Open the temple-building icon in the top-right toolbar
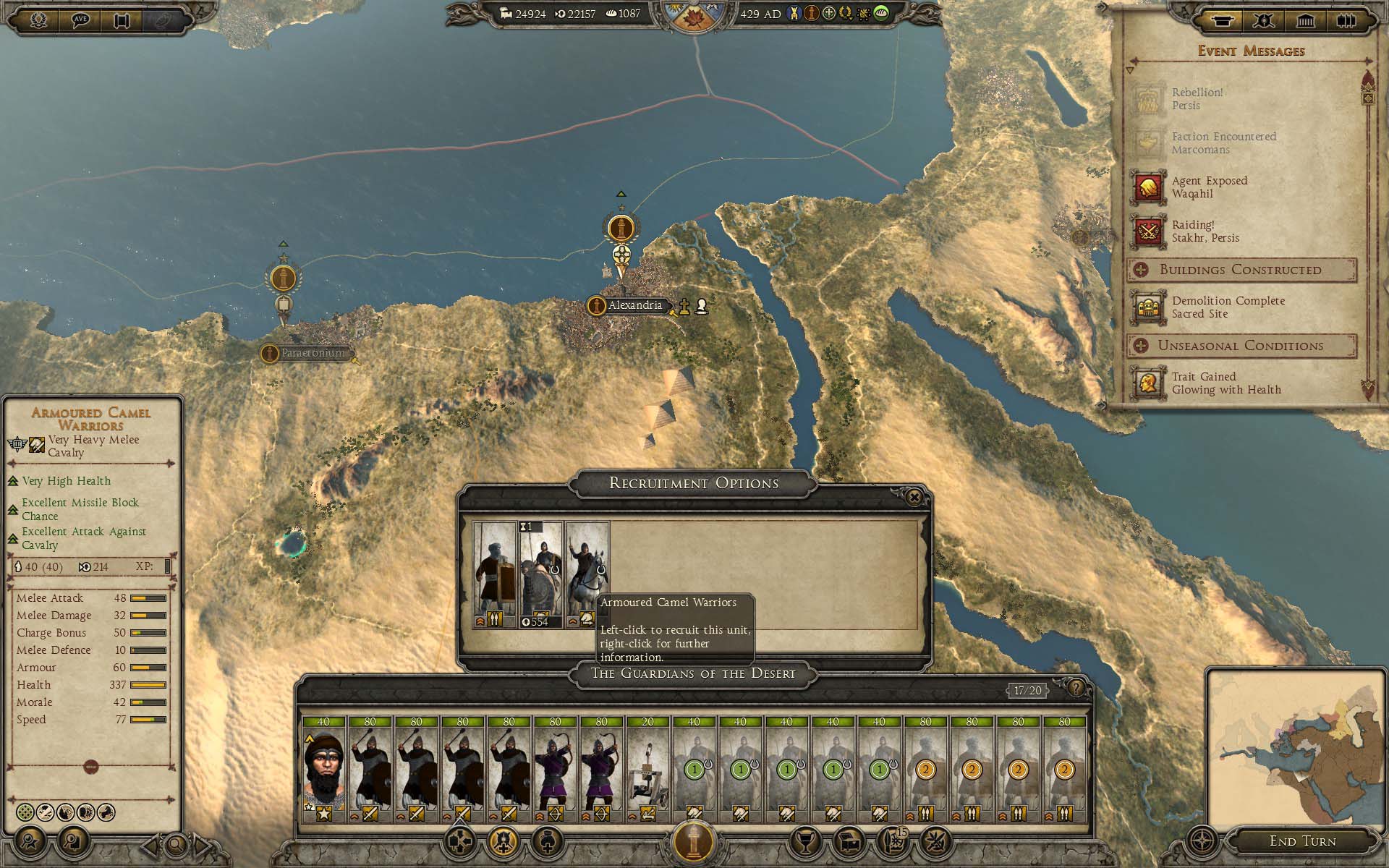Screen dimensions: 1389x868 [1305, 20]
